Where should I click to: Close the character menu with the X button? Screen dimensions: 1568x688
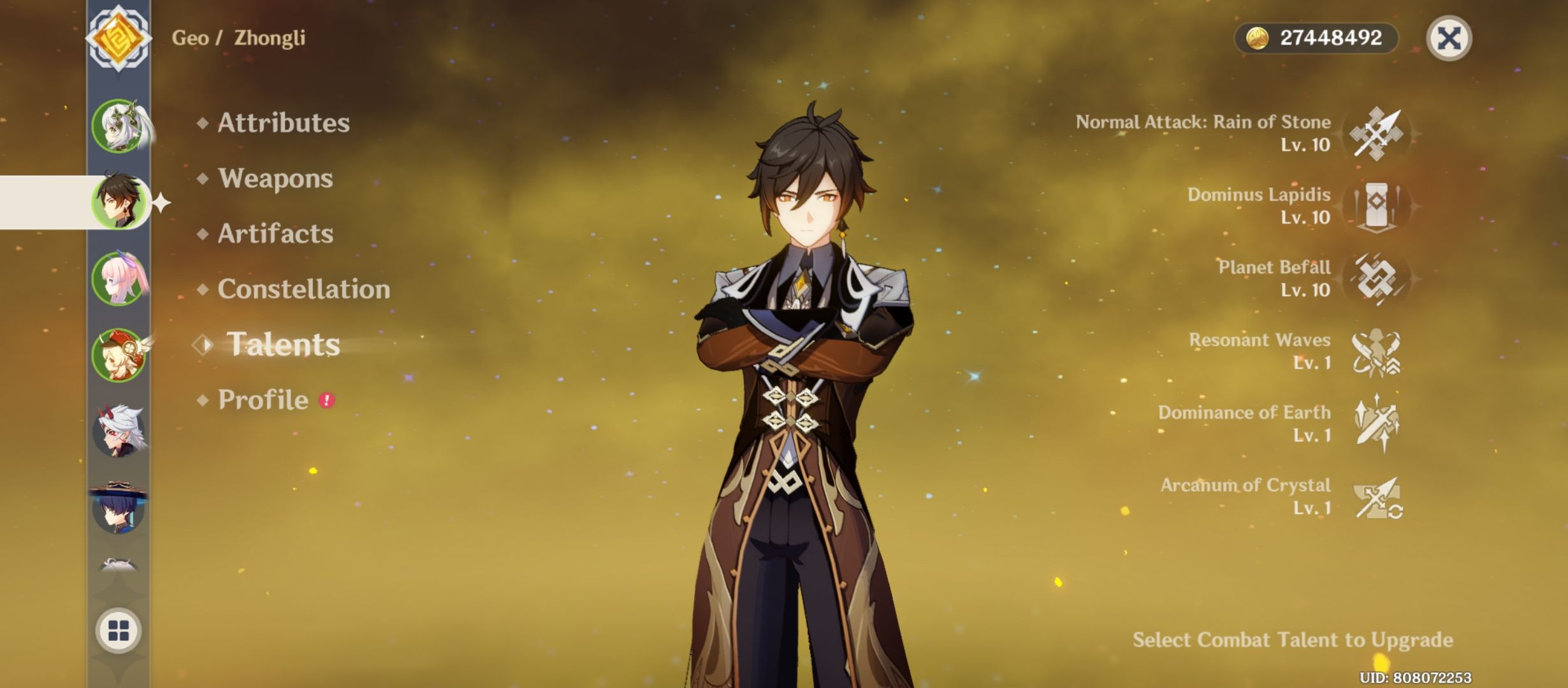(1450, 38)
